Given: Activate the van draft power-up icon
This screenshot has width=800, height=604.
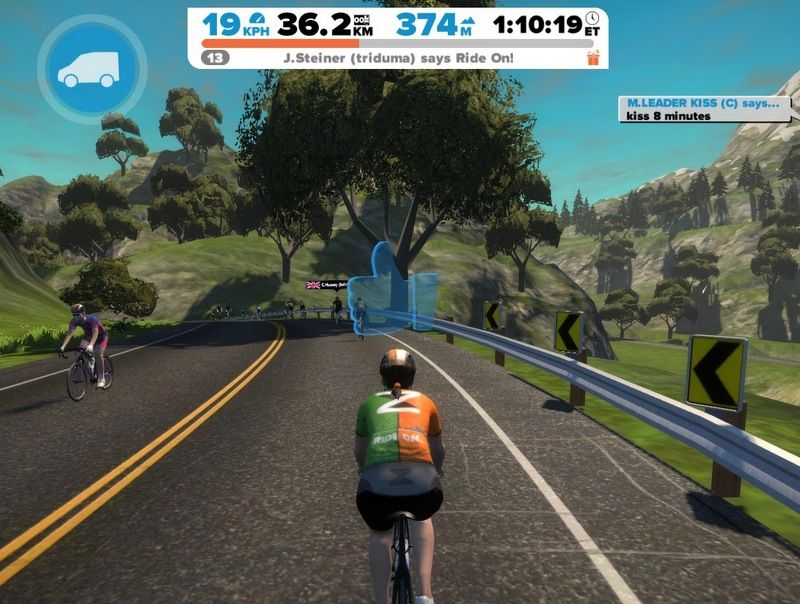Looking at the screenshot, I should click(90, 68).
